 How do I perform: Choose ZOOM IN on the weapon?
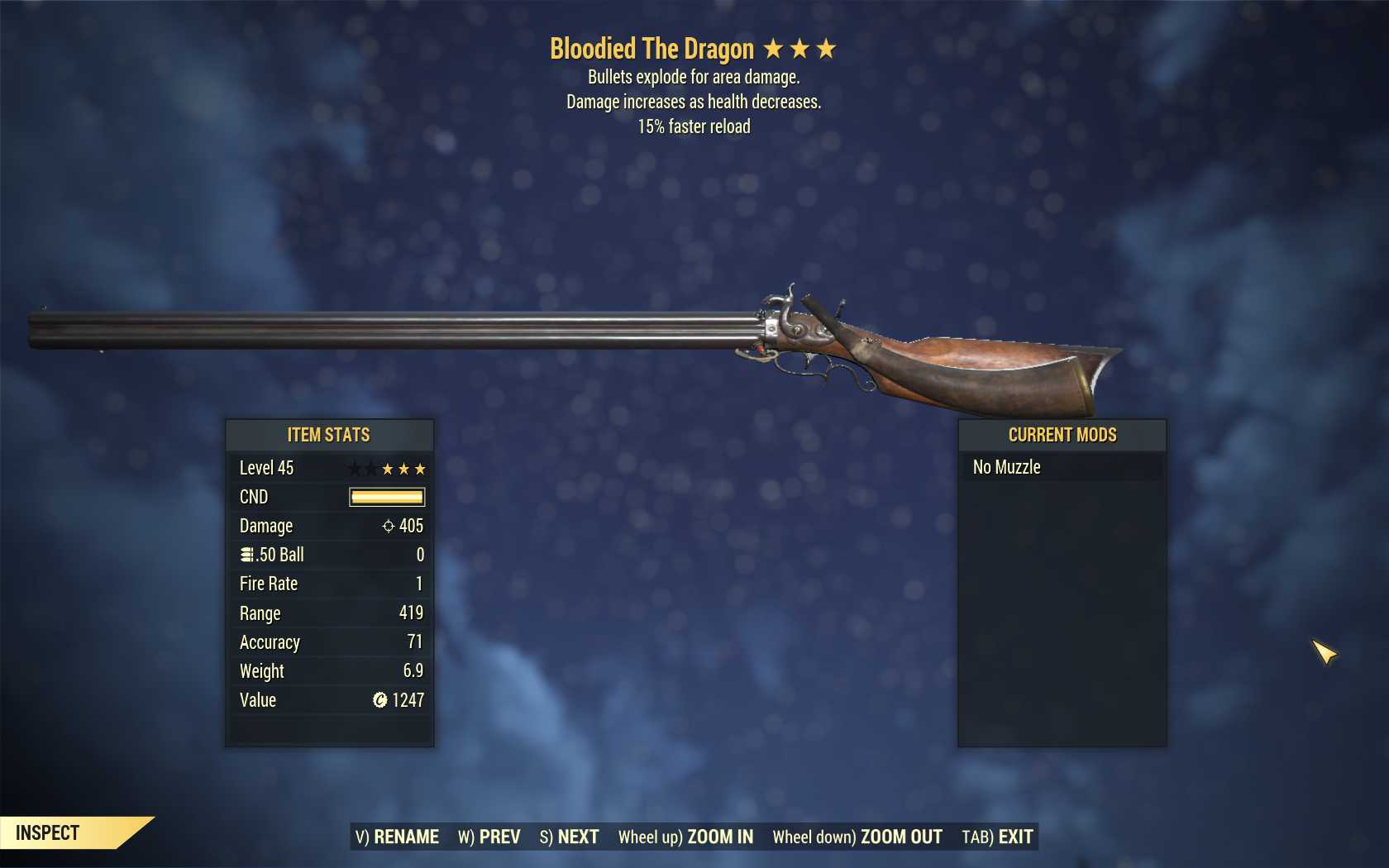(685, 837)
